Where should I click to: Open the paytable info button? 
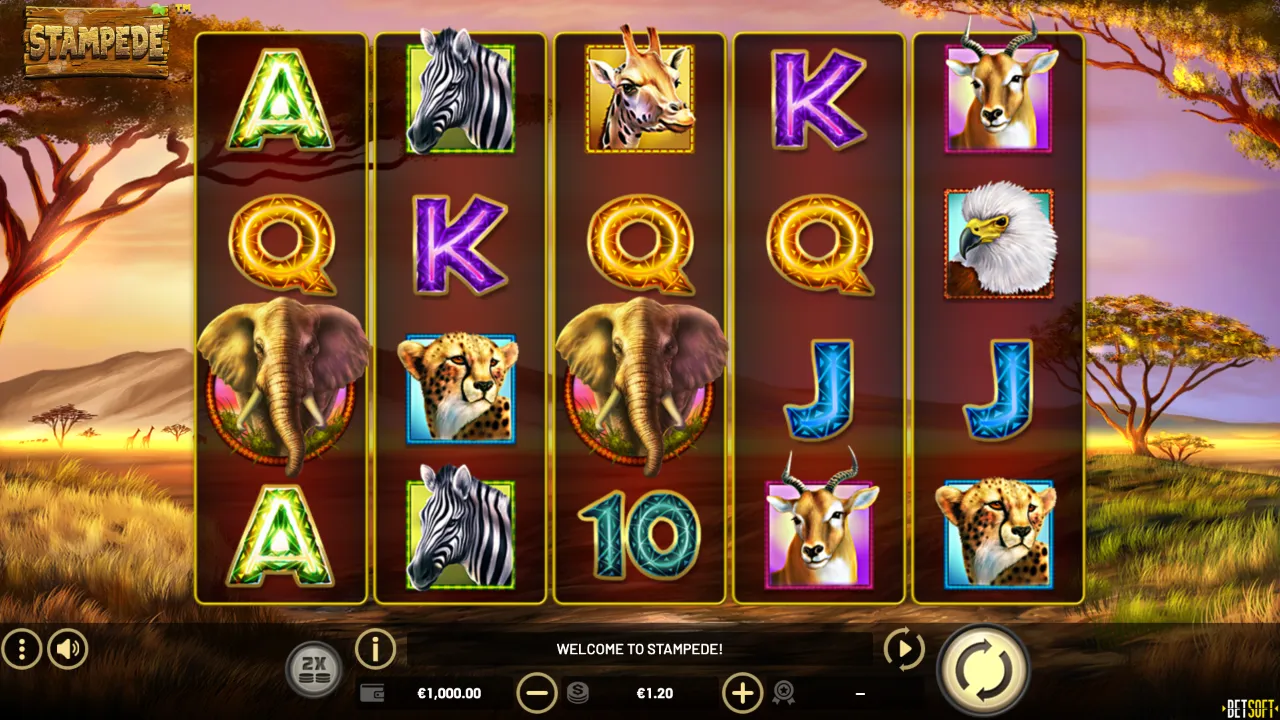(375, 650)
